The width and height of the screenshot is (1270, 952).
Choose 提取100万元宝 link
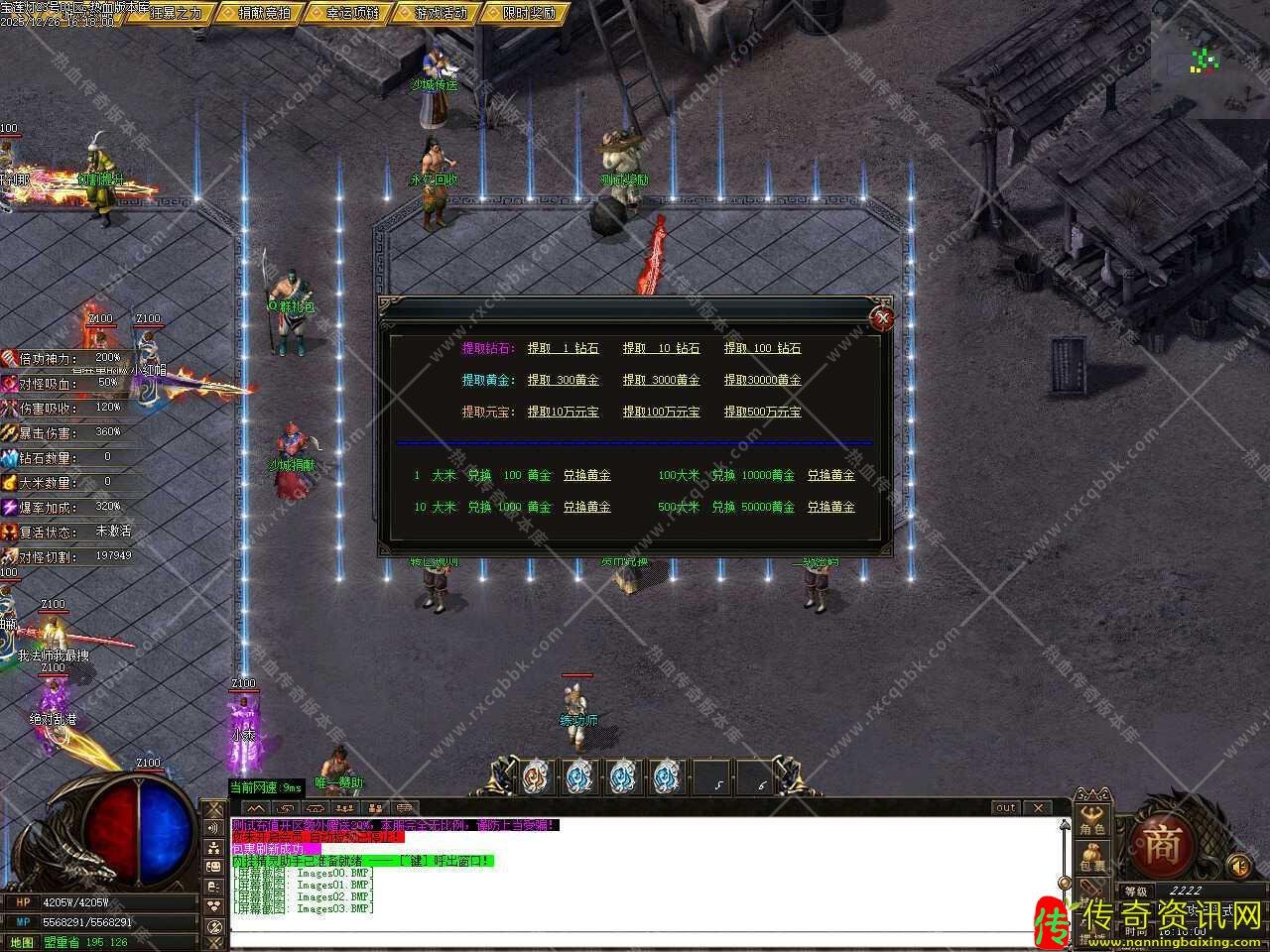(x=661, y=412)
